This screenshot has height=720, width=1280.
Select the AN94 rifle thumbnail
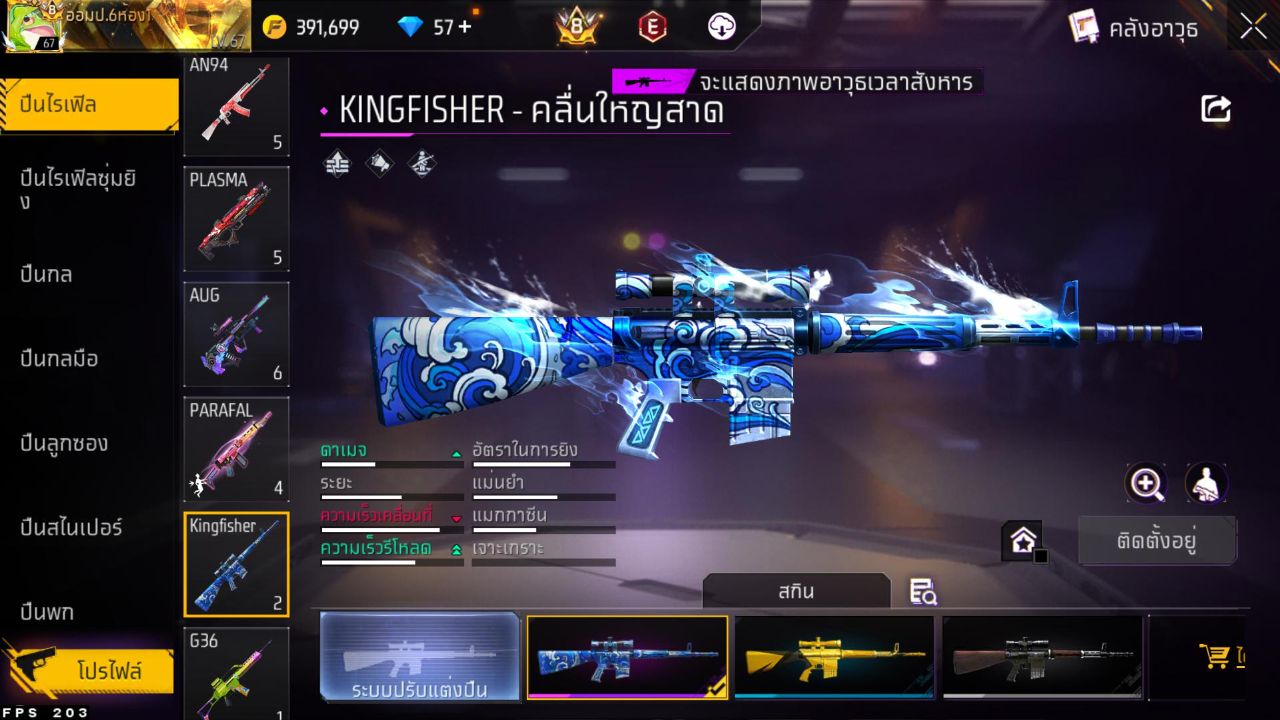(236, 104)
